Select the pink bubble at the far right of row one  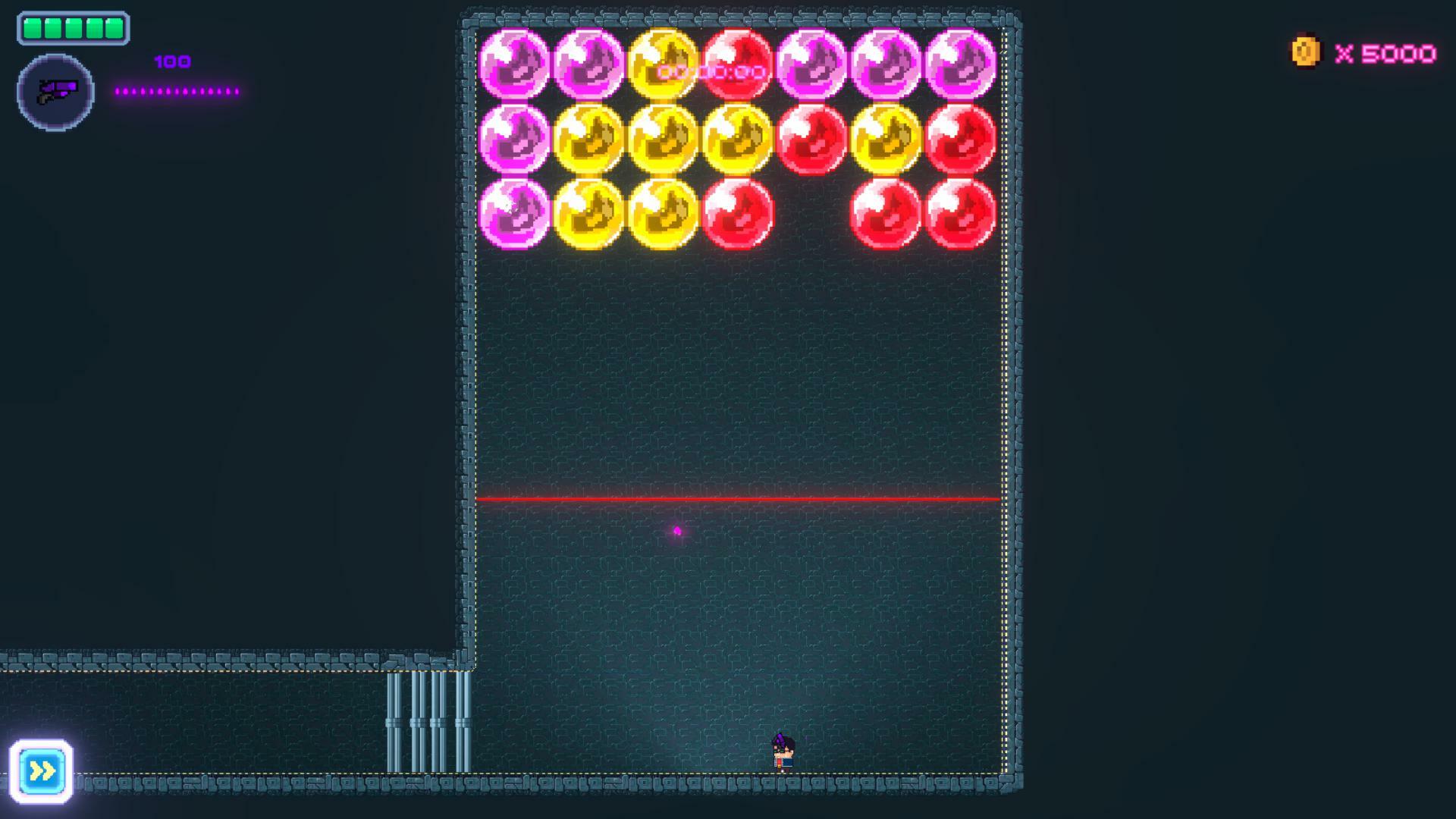[x=959, y=64]
